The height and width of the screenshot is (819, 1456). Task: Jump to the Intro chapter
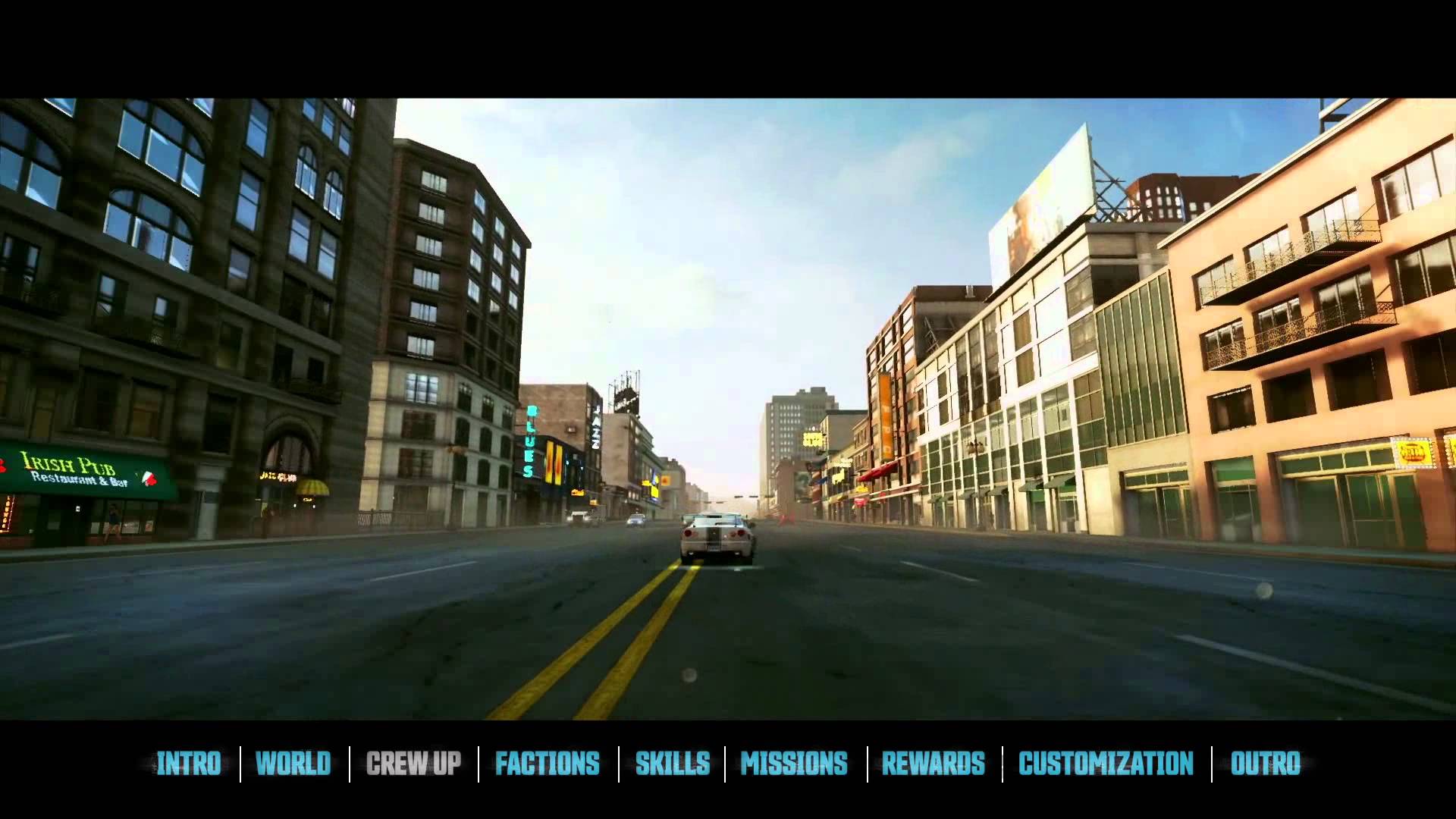[188, 764]
